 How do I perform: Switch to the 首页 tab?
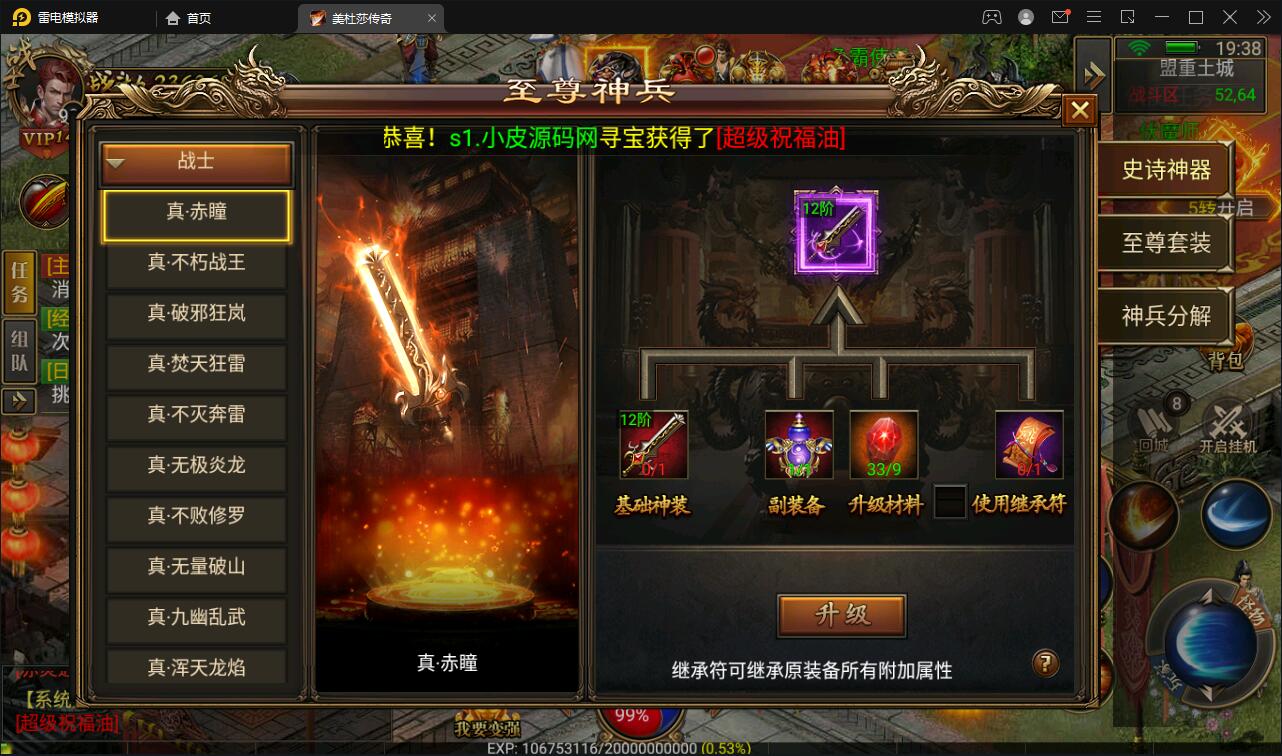(x=195, y=17)
